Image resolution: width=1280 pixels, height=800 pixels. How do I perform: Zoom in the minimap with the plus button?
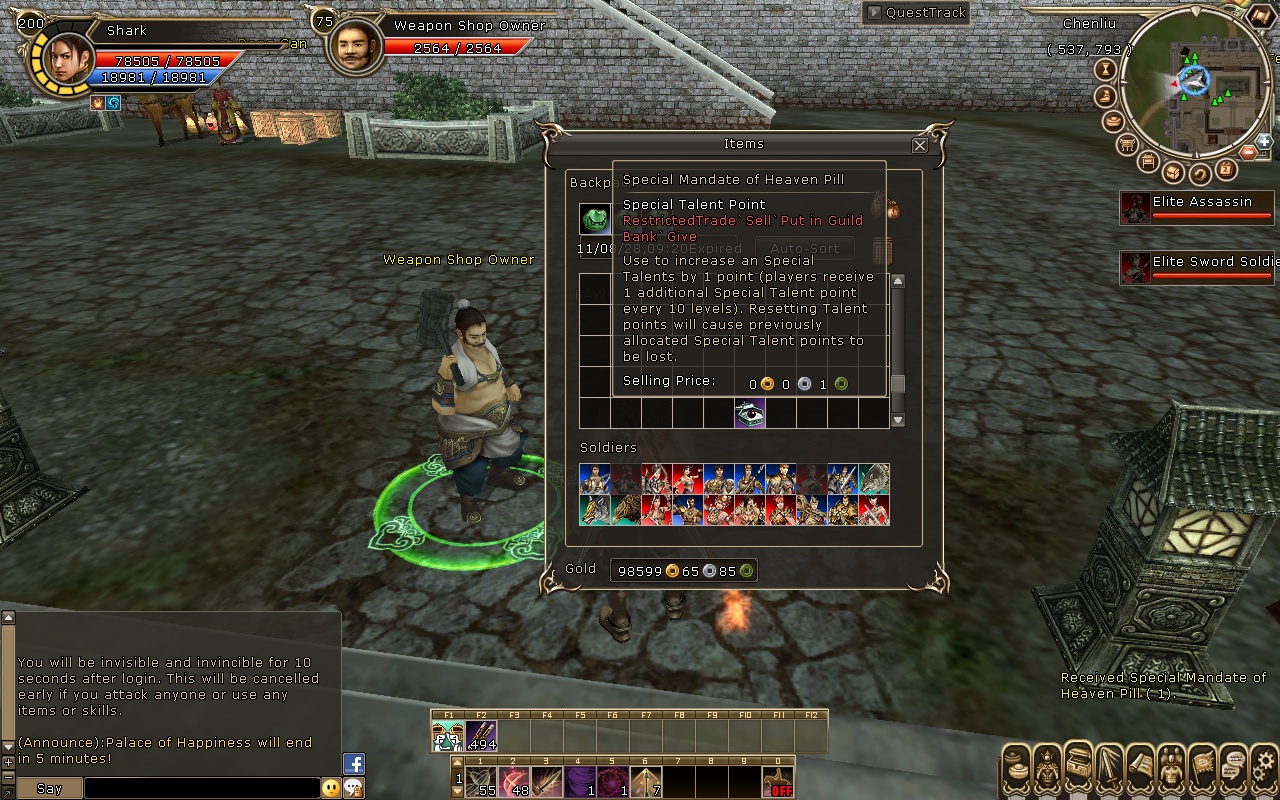click(x=1265, y=142)
